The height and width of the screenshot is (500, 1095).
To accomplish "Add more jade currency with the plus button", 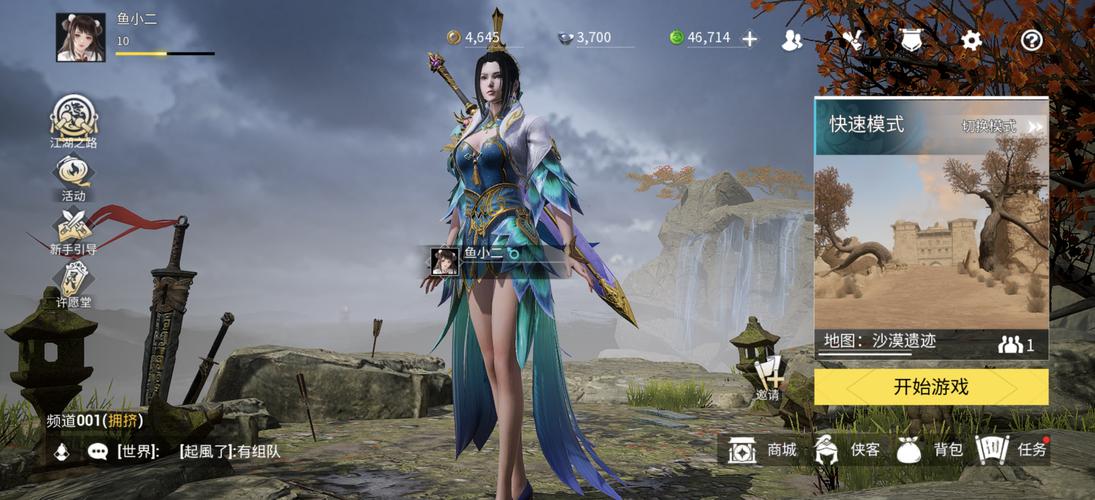I will point(749,39).
